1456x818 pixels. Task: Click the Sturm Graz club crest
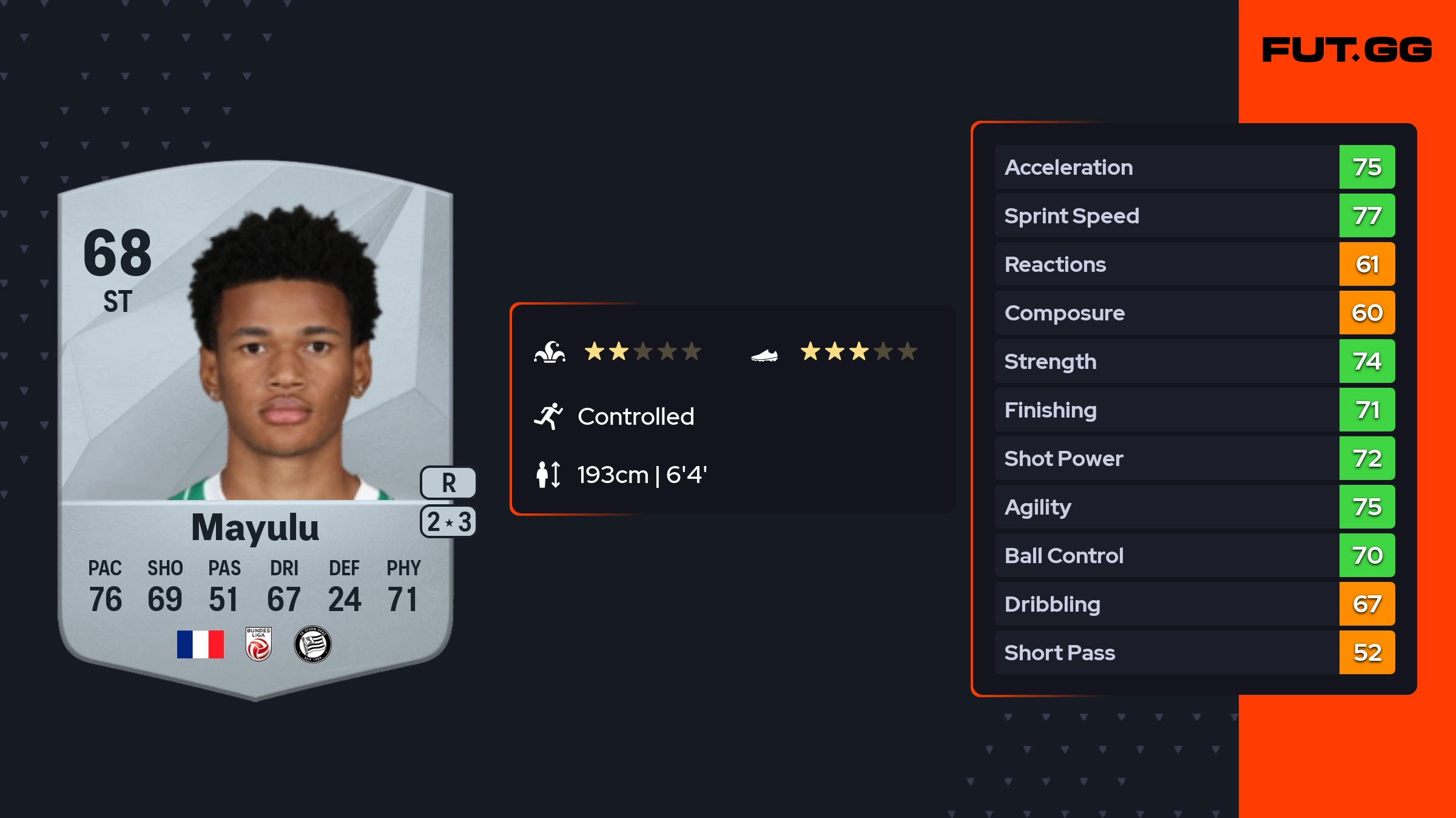tap(312, 644)
